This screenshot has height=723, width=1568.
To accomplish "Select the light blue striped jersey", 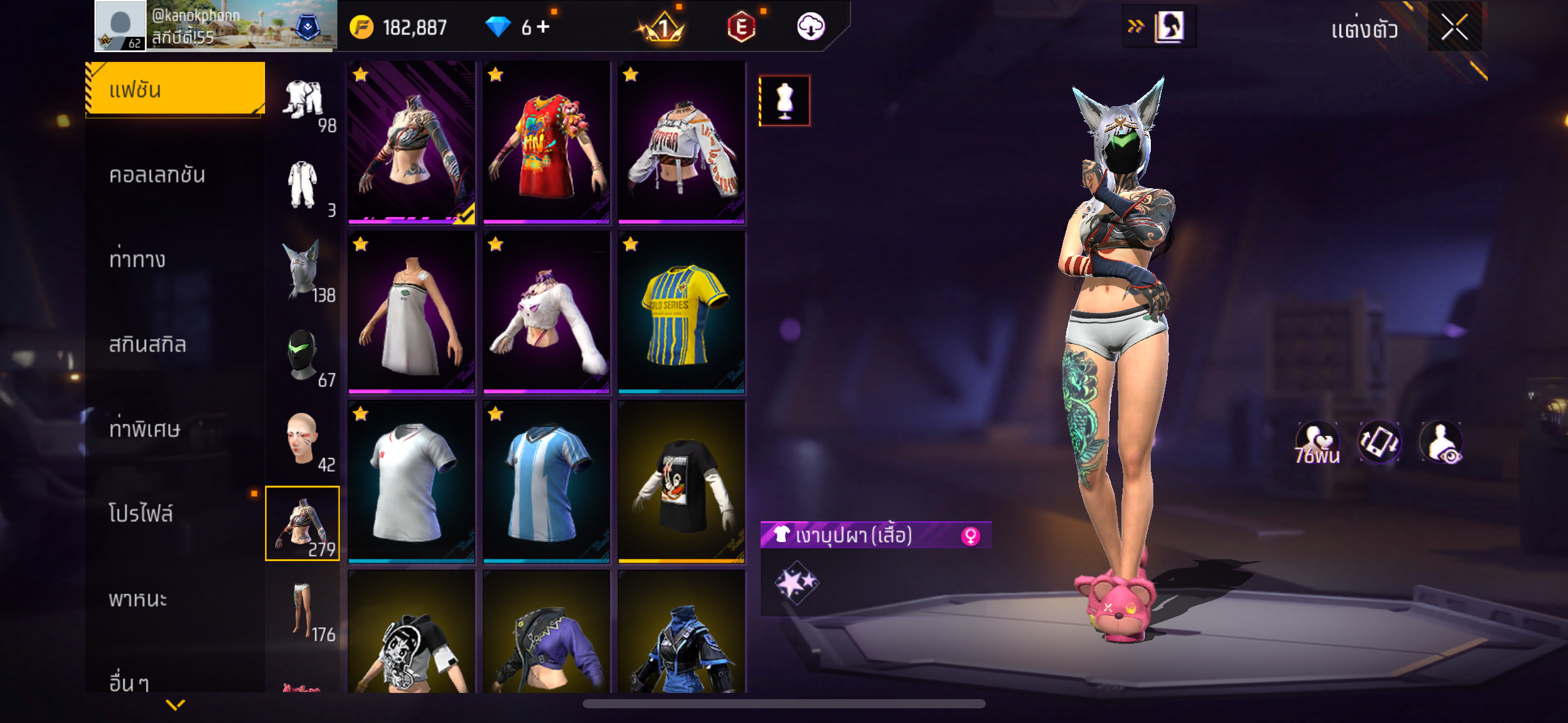I will coord(546,482).
